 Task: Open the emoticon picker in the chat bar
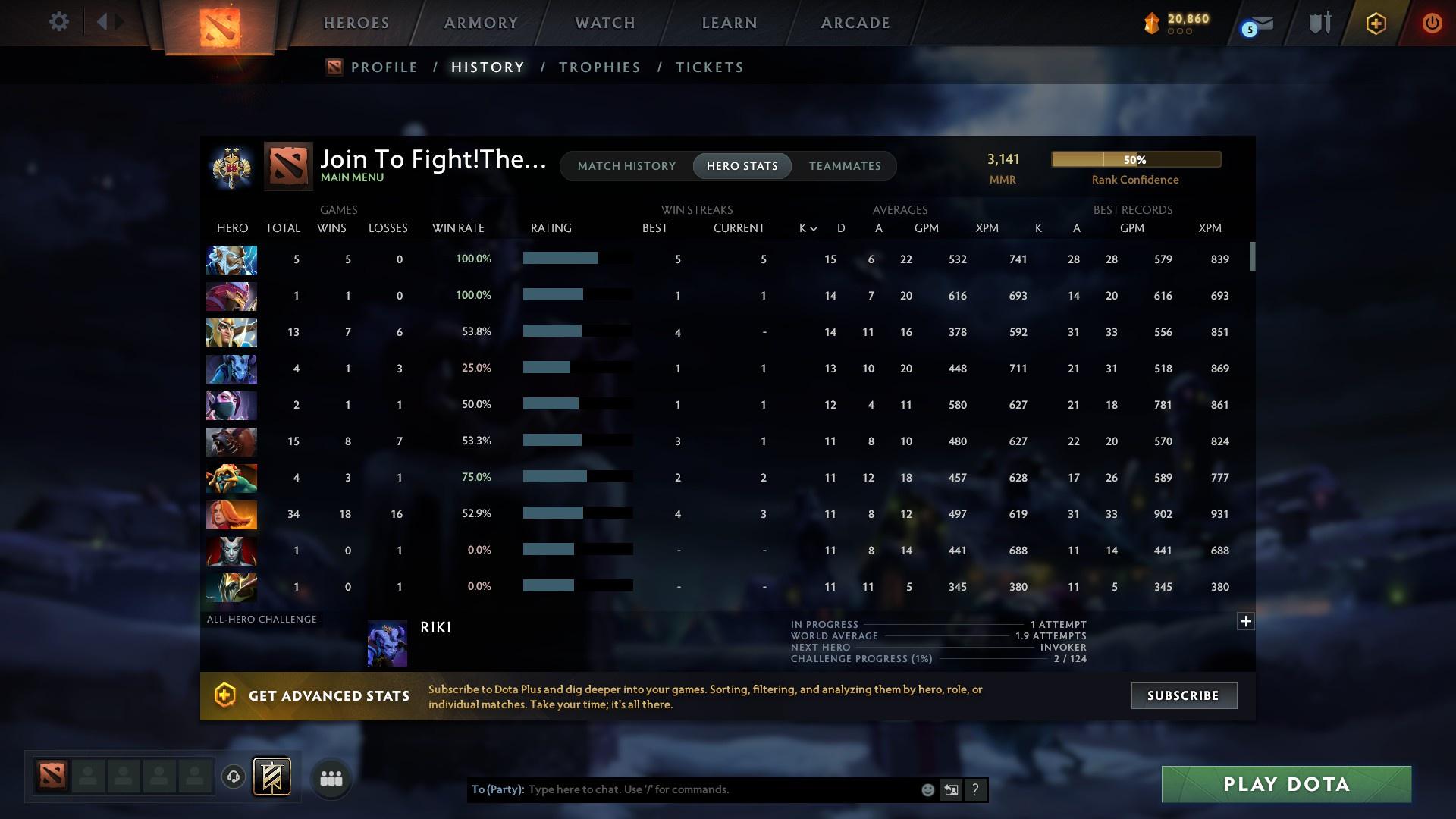[927, 789]
